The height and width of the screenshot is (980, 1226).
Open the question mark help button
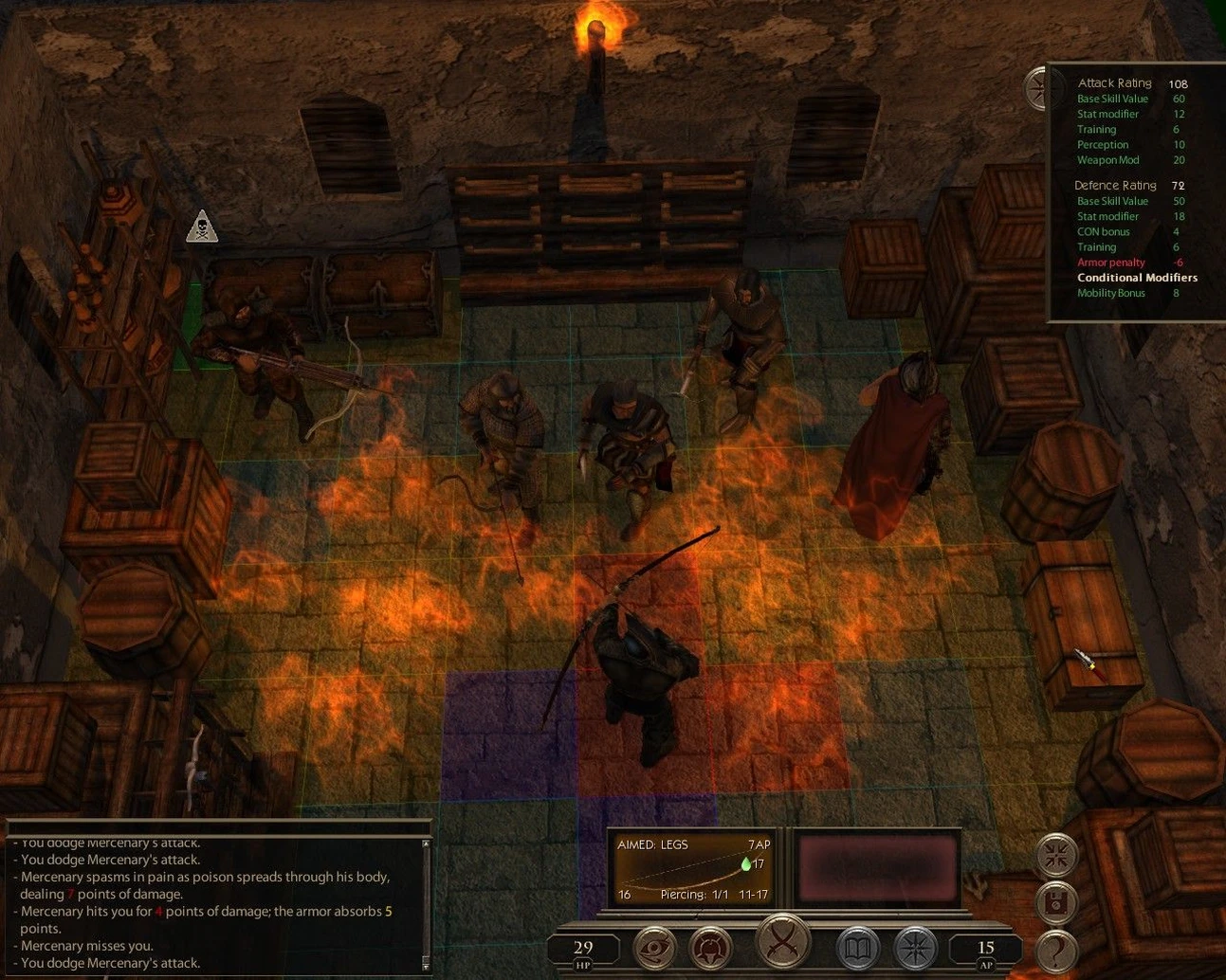(1056, 951)
